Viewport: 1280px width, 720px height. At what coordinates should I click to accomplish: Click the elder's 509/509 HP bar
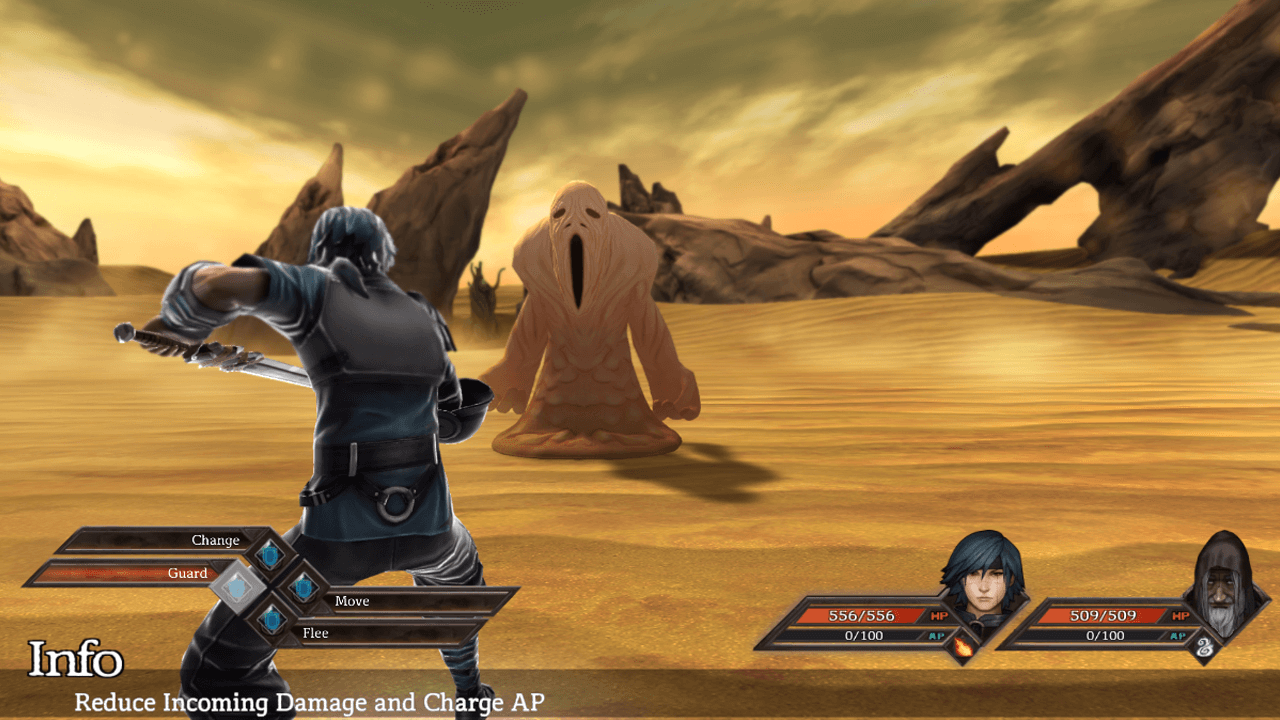click(x=1105, y=616)
